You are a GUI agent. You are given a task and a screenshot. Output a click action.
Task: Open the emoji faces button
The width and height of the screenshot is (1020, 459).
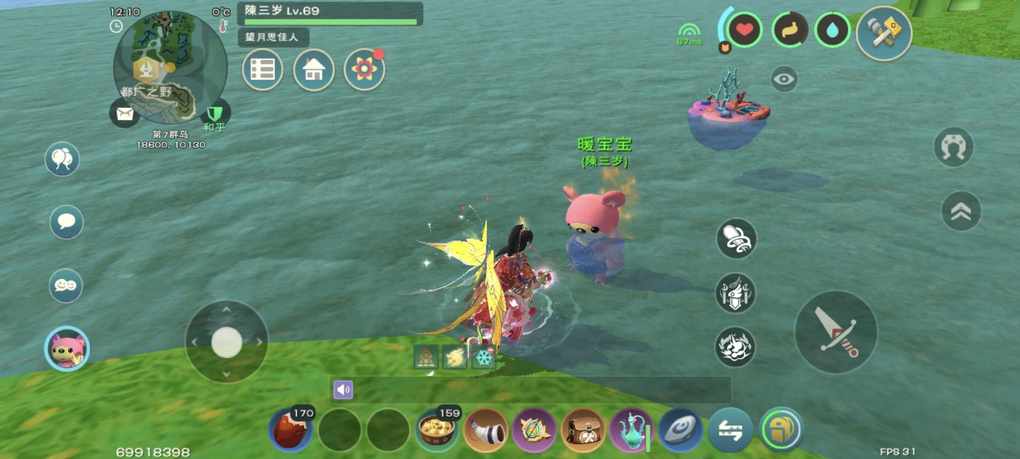click(66, 286)
